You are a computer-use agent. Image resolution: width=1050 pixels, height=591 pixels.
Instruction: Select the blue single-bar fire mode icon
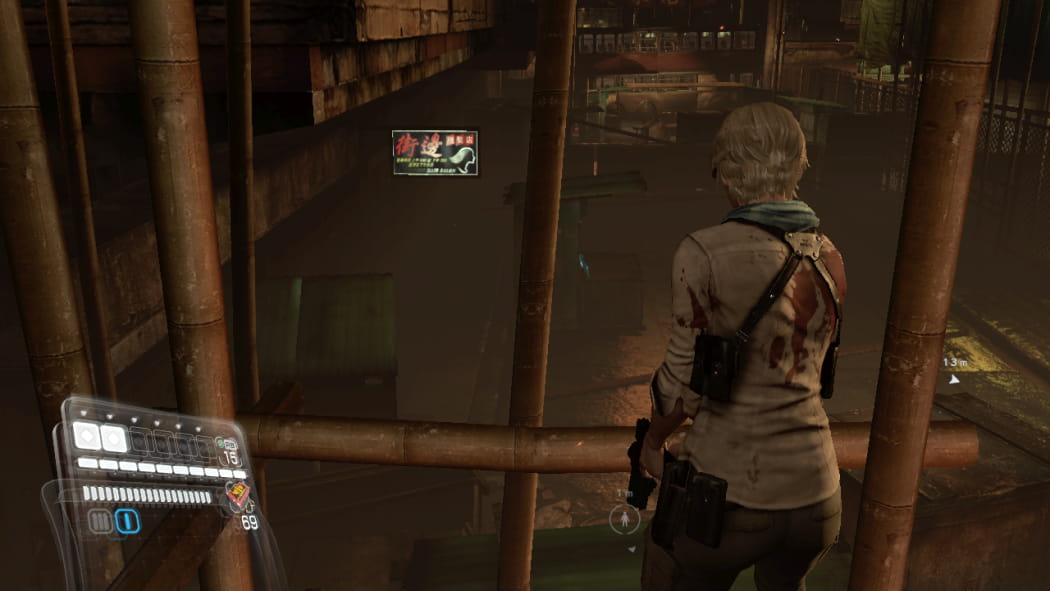tap(126, 521)
